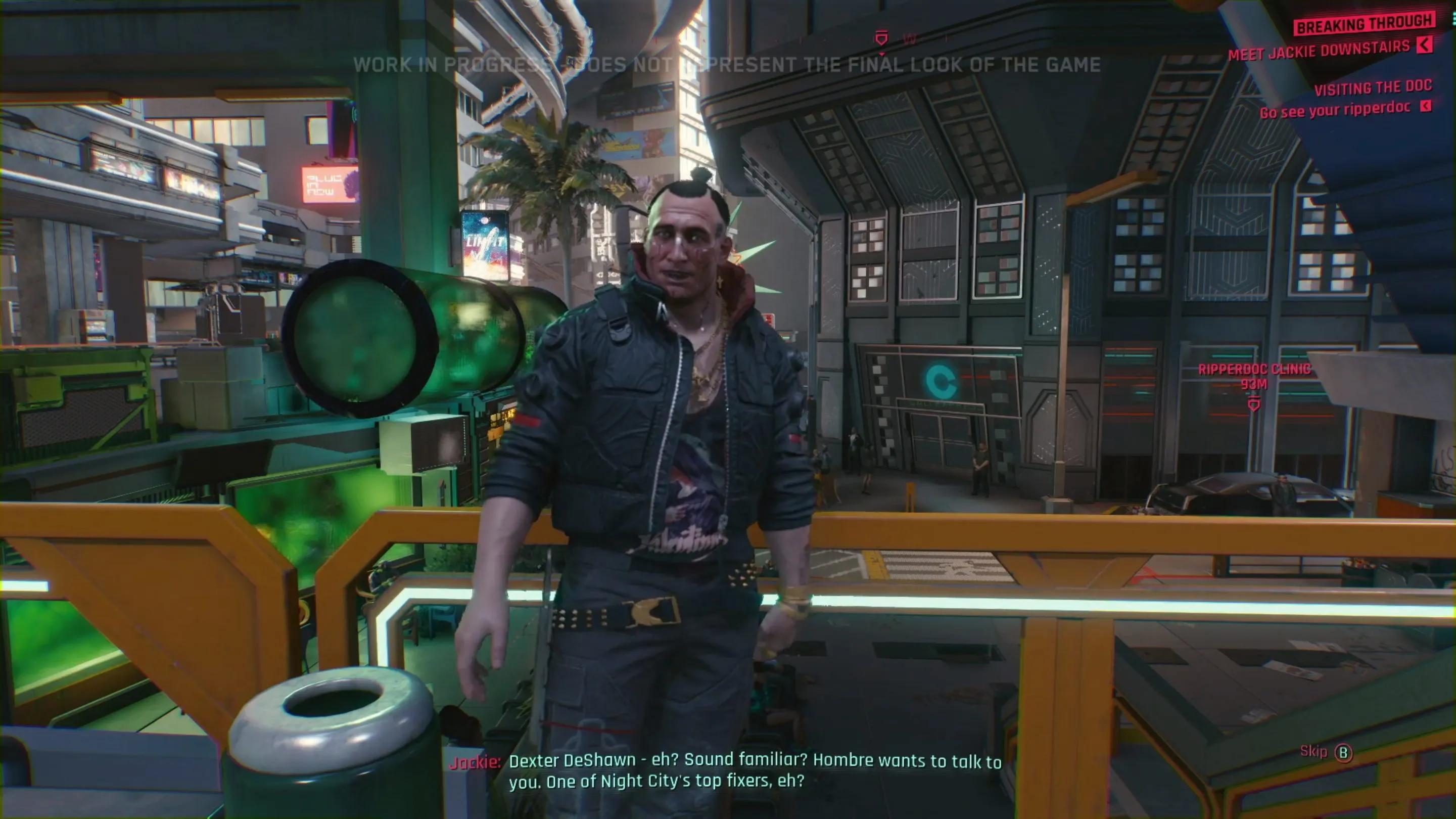This screenshot has width=1456, height=819.
Task: Click the Meet Jackie Downstairs objective
Action: 1319,51
